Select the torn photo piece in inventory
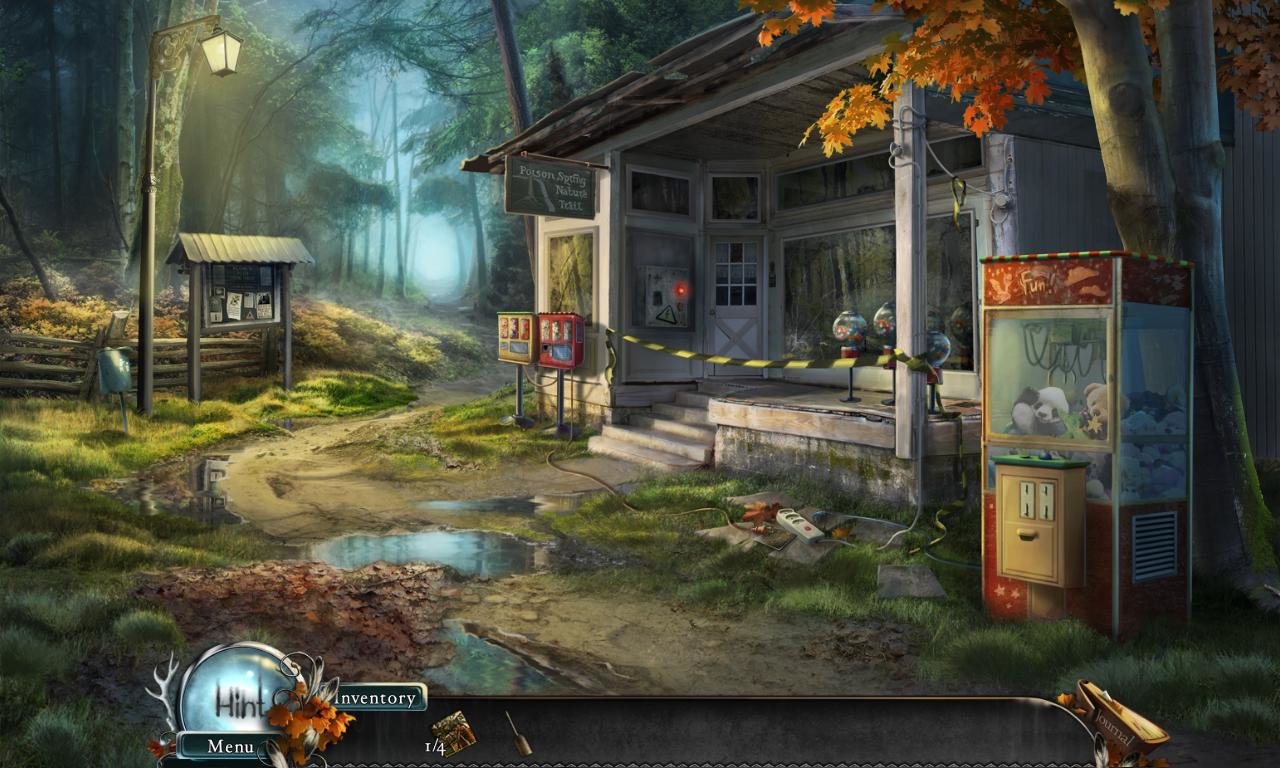Screen dimensions: 1280x768 click(455, 733)
